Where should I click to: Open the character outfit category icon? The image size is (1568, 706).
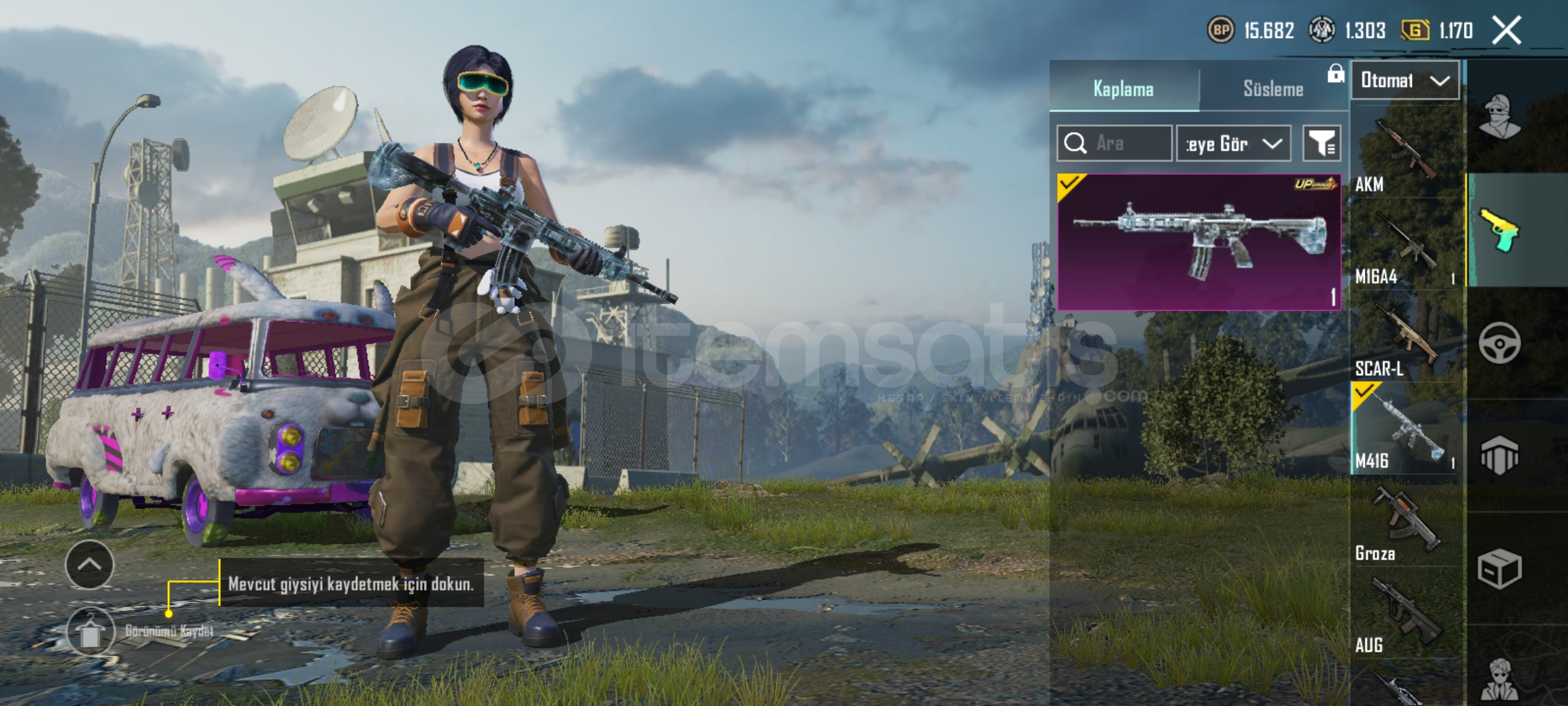tap(1499, 118)
